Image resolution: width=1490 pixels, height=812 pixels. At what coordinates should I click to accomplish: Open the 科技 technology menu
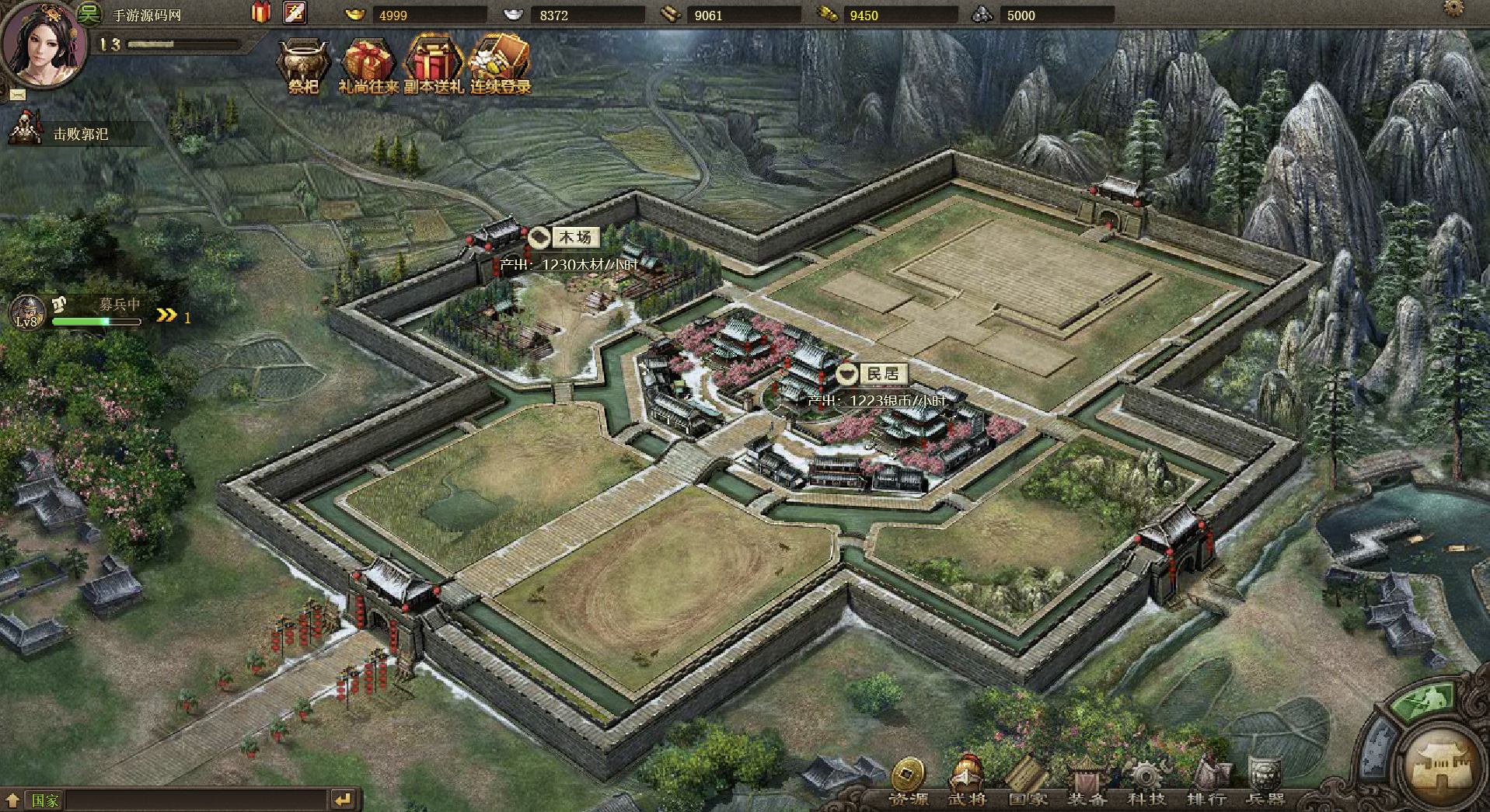click(1145, 779)
